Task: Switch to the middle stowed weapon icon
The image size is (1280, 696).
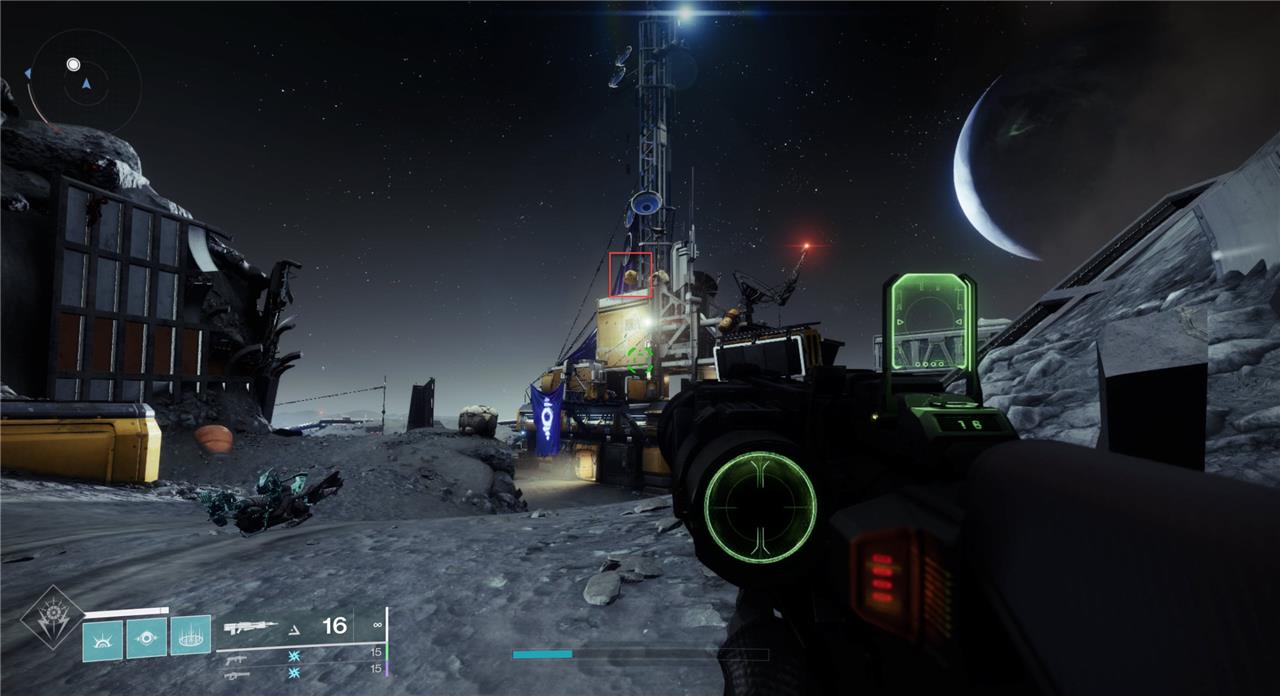Action: click(x=236, y=658)
